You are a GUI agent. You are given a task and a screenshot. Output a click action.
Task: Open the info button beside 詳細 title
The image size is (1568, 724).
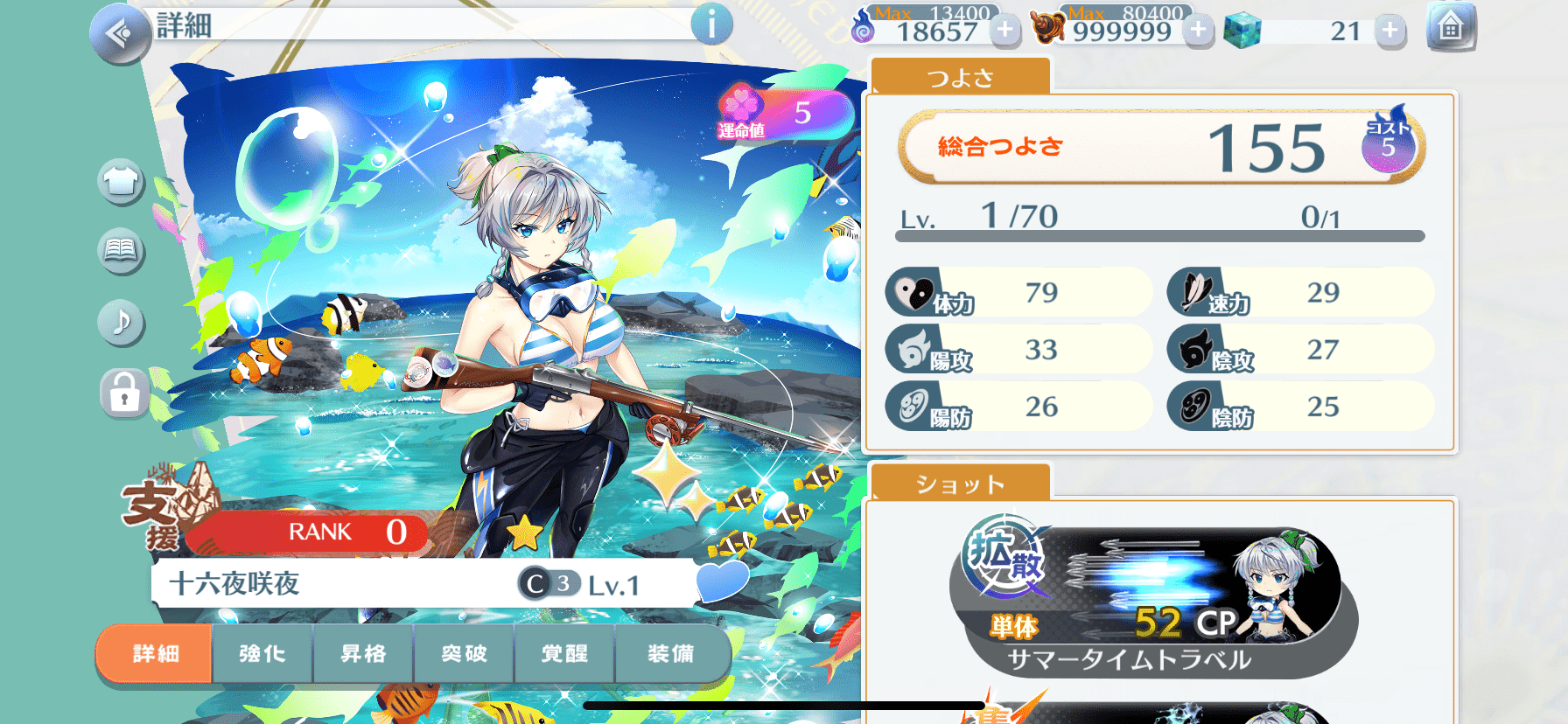pyautogui.click(x=710, y=24)
